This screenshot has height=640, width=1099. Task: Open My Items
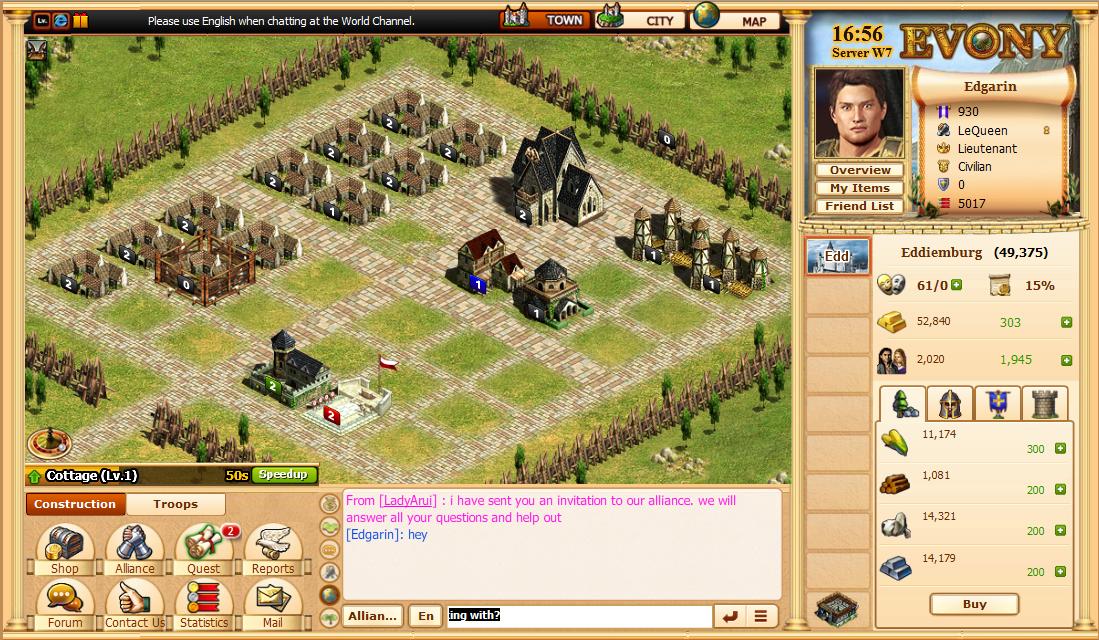coord(859,188)
